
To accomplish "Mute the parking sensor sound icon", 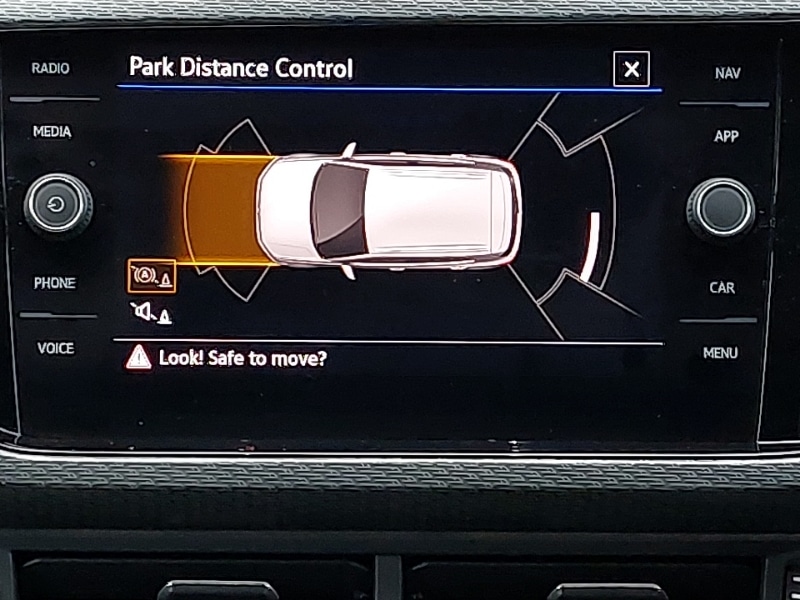I will click(150, 313).
